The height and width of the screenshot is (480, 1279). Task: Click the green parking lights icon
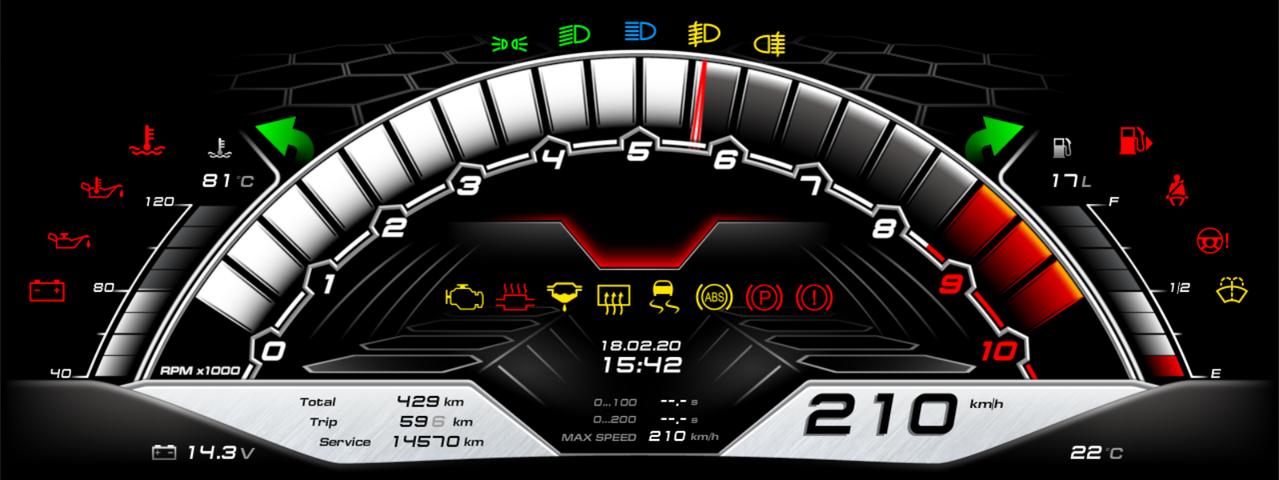click(x=509, y=43)
